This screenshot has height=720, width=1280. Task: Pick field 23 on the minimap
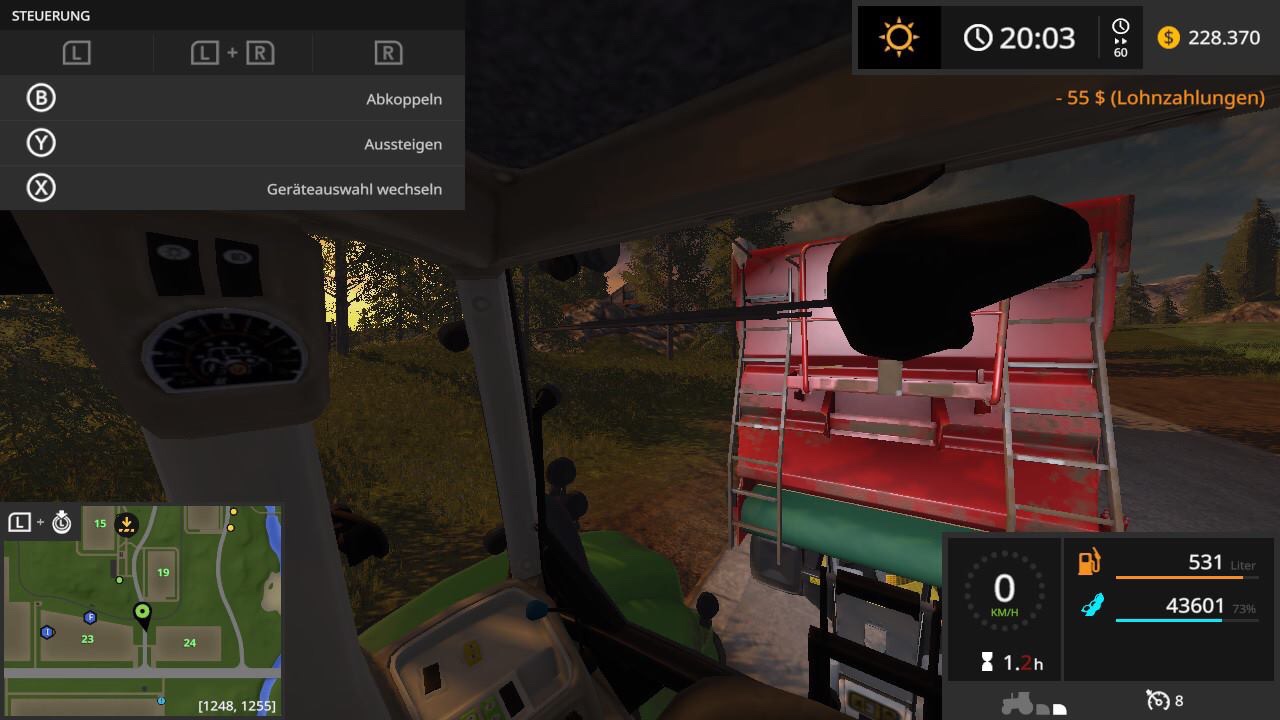pos(87,638)
